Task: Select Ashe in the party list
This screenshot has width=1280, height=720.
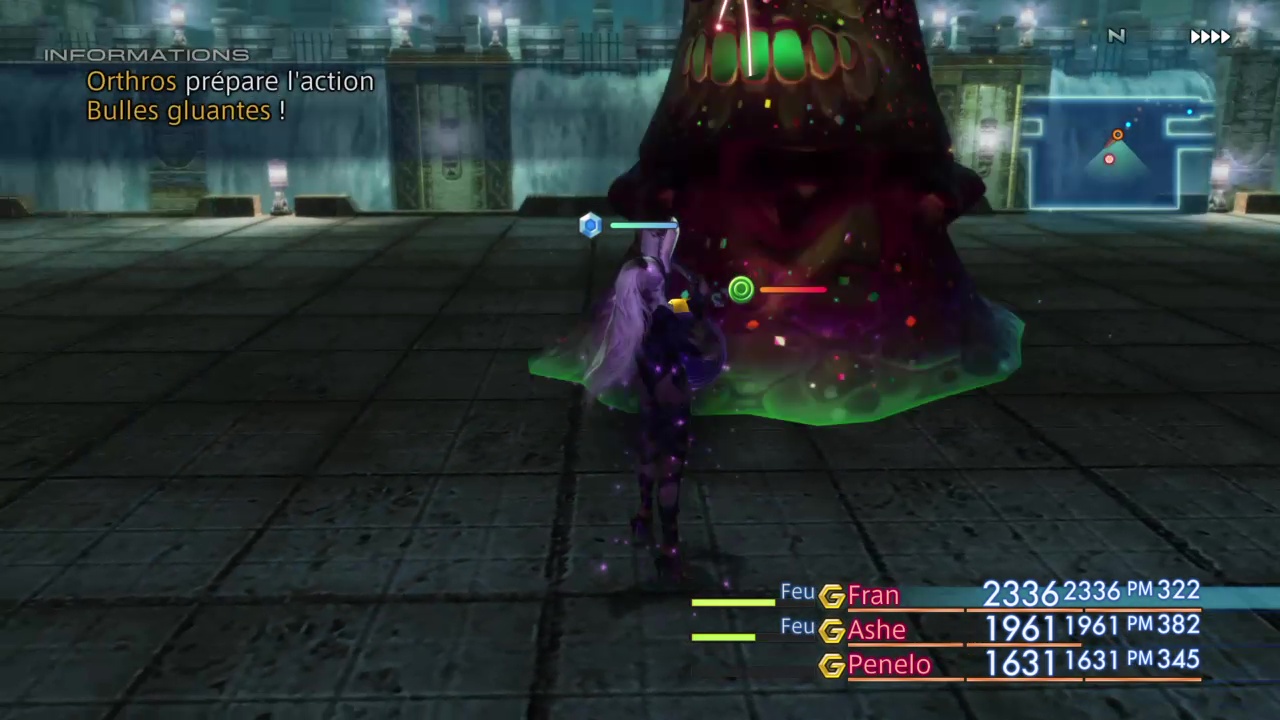Action: tap(877, 630)
